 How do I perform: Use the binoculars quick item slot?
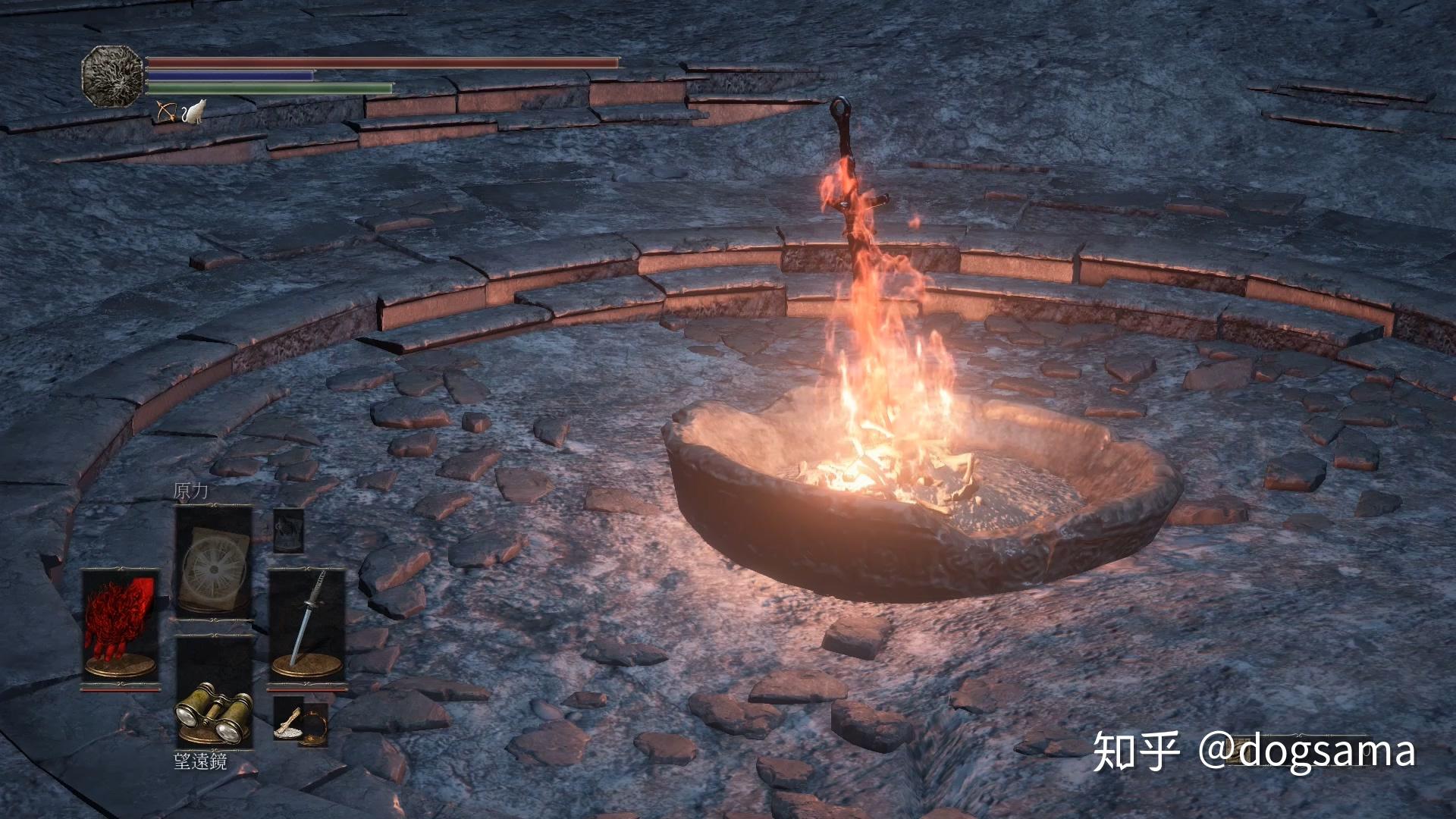(215, 692)
